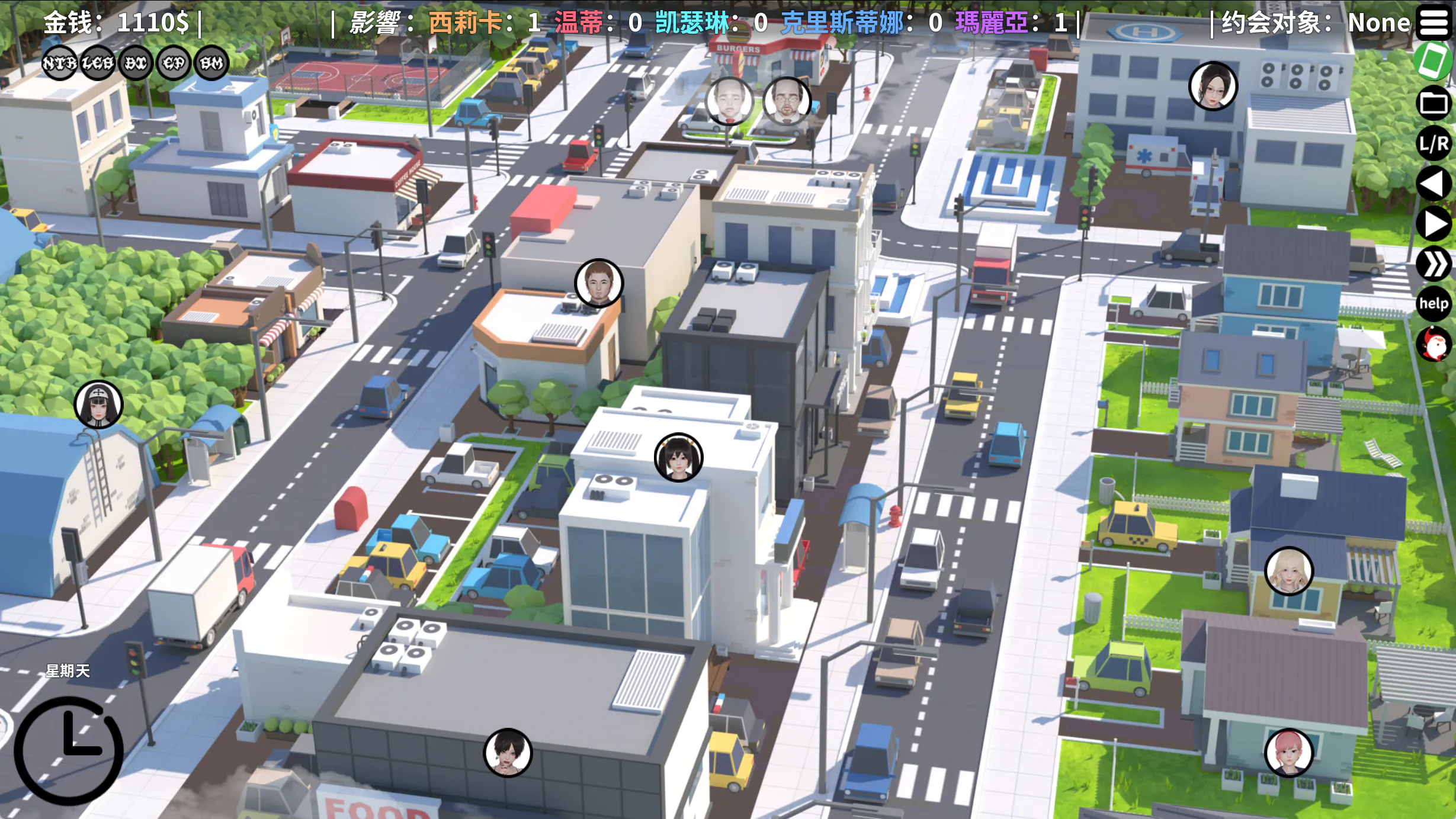Click the clock icon to advance time

[69, 750]
